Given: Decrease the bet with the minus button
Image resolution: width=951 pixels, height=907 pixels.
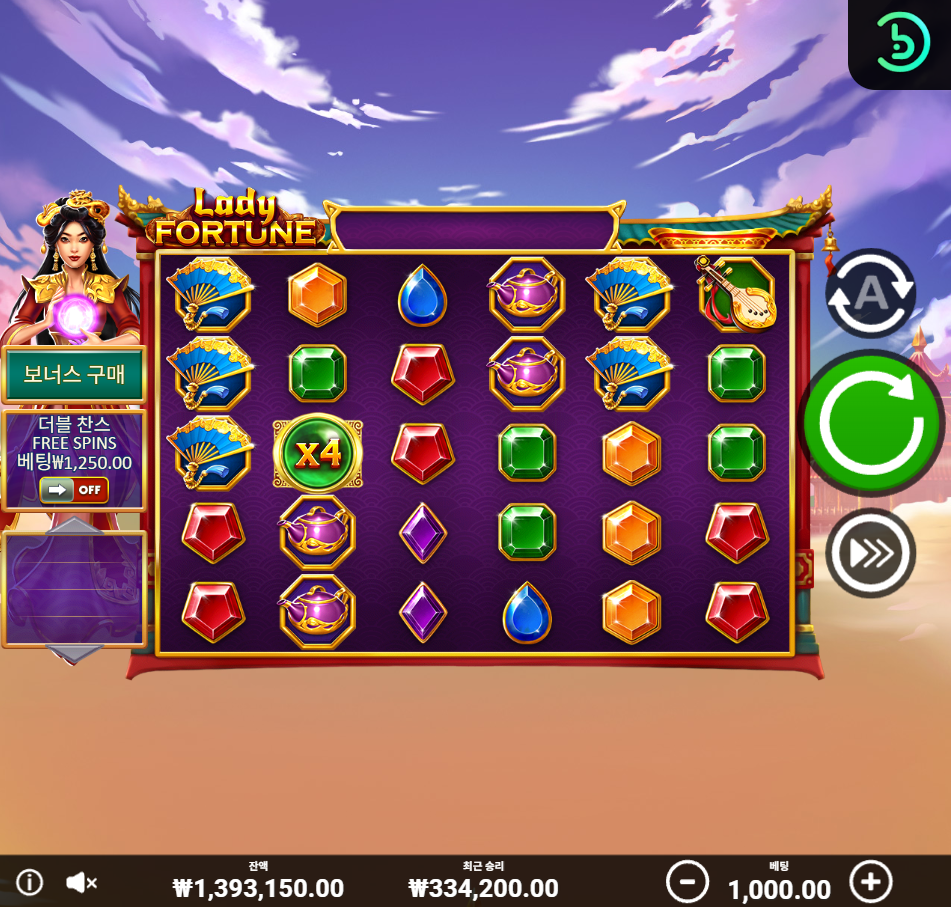Looking at the screenshot, I should coord(687,882).
